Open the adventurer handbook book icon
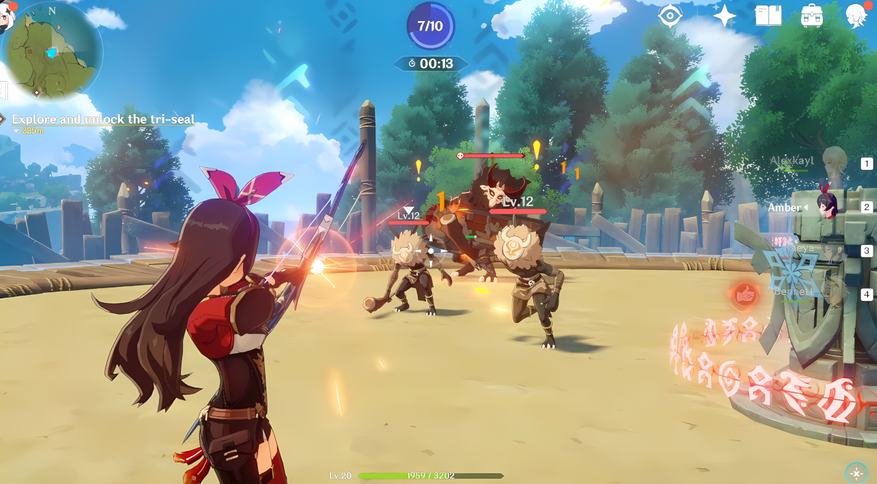The width and height of the screenshot is (877, 484). click(768, 16)
